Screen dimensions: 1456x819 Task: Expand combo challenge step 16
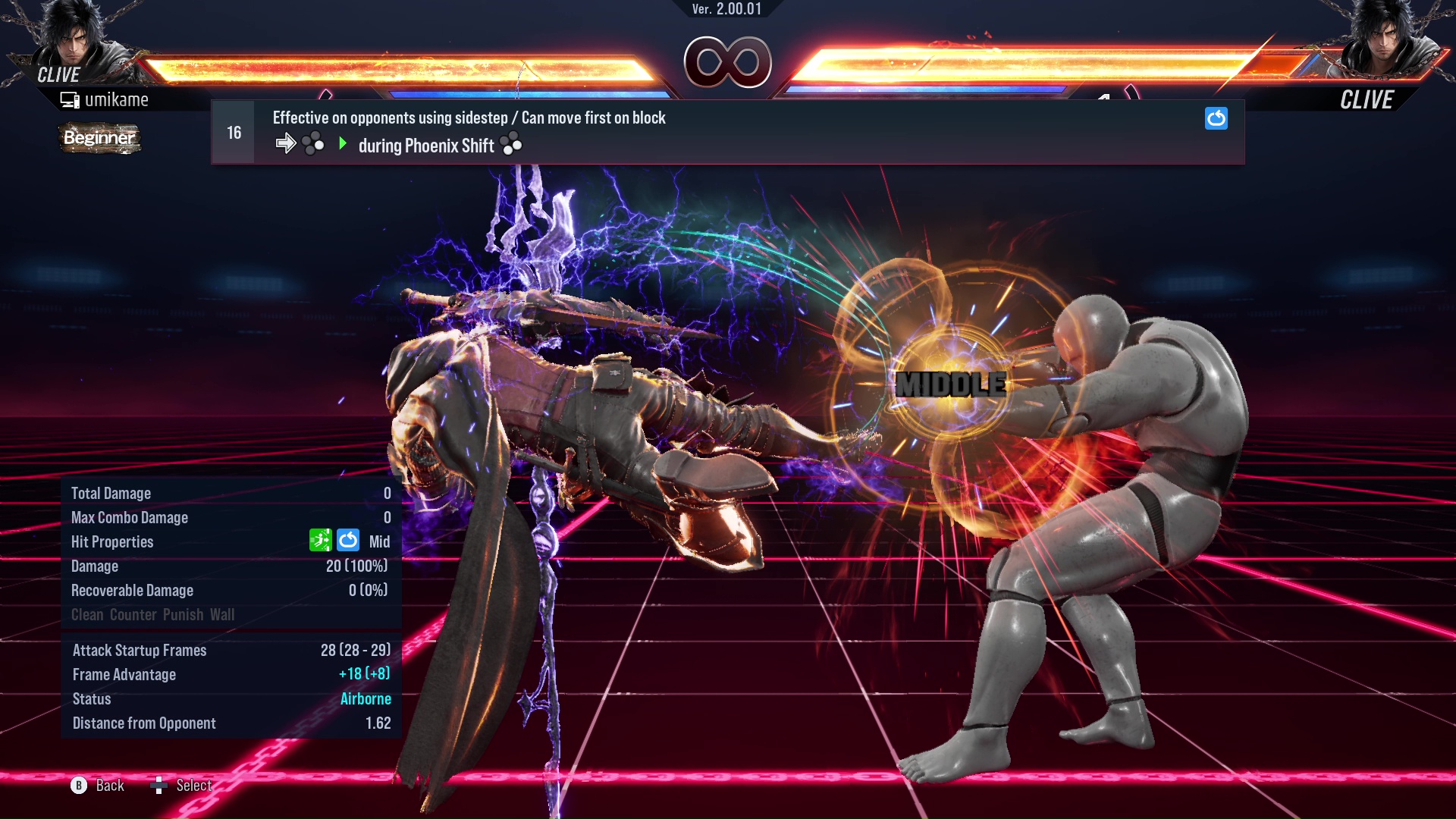tap(233, 131)
